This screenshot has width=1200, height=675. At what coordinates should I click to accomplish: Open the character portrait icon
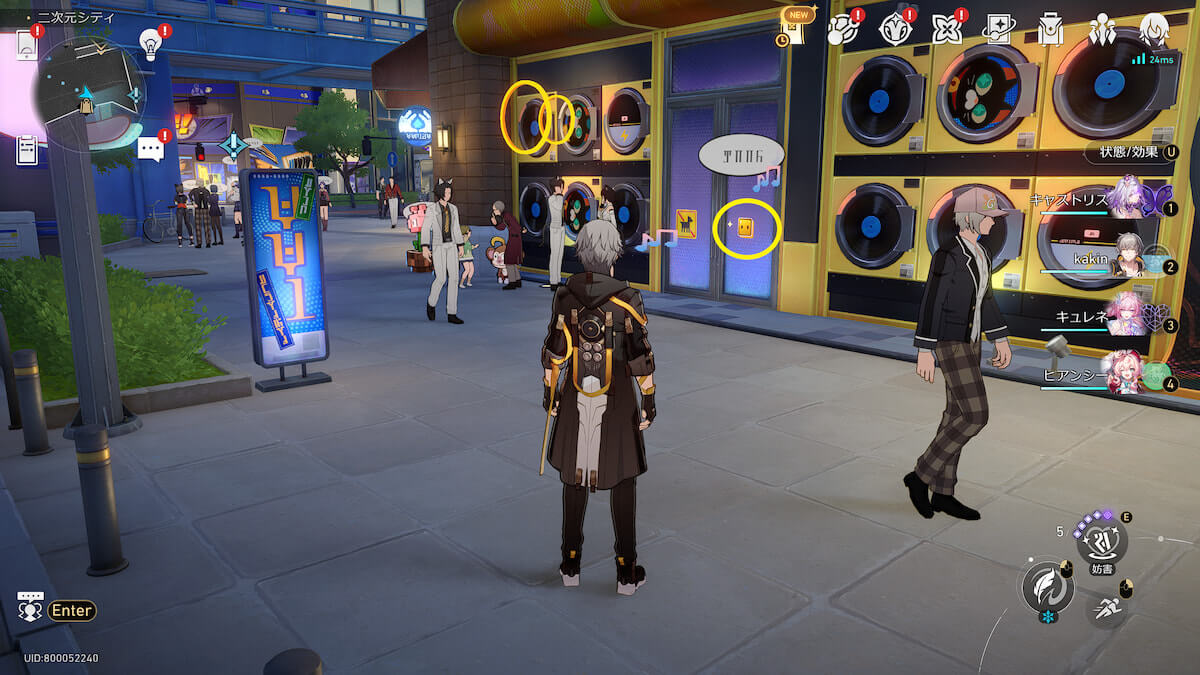pyautogui.click(x=1154, y=29)
